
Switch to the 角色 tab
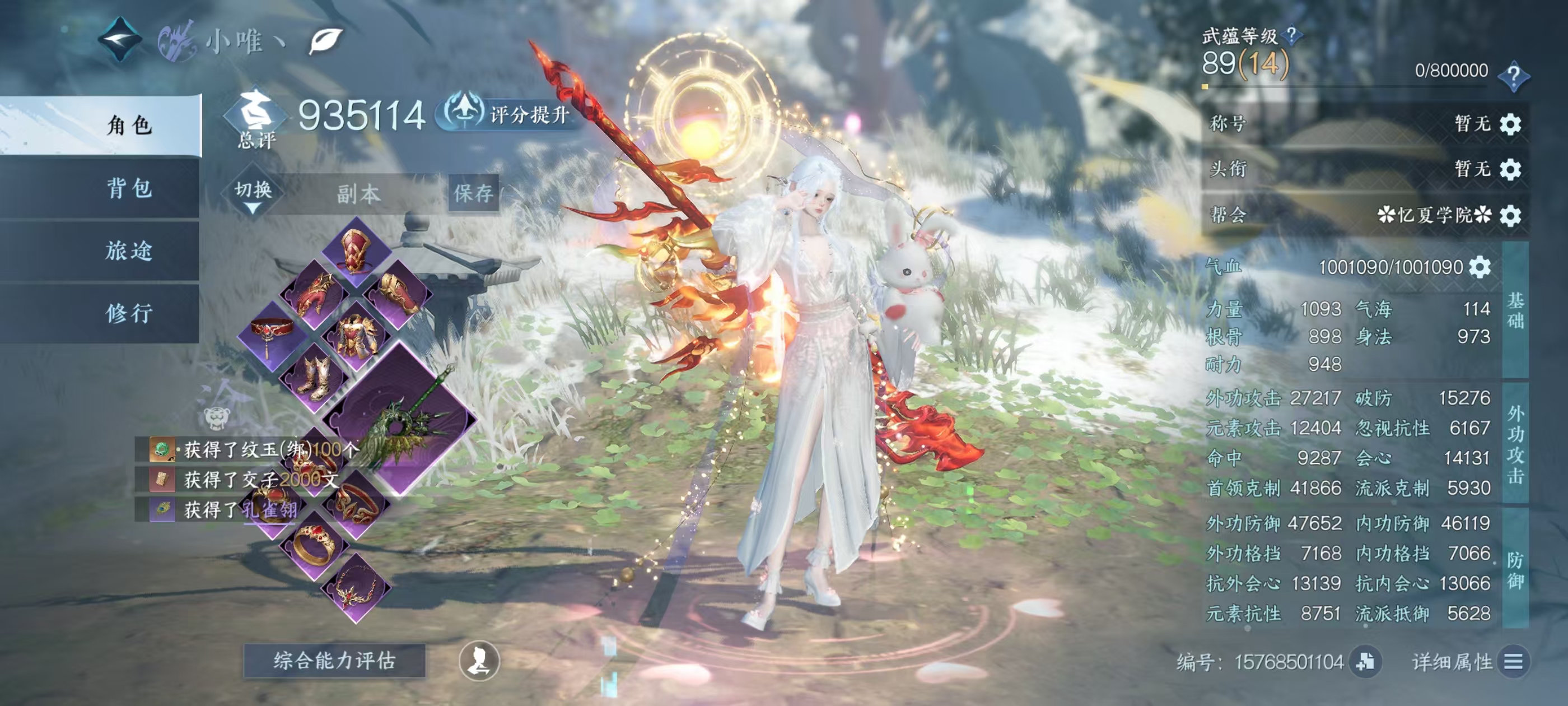point(129,126)
